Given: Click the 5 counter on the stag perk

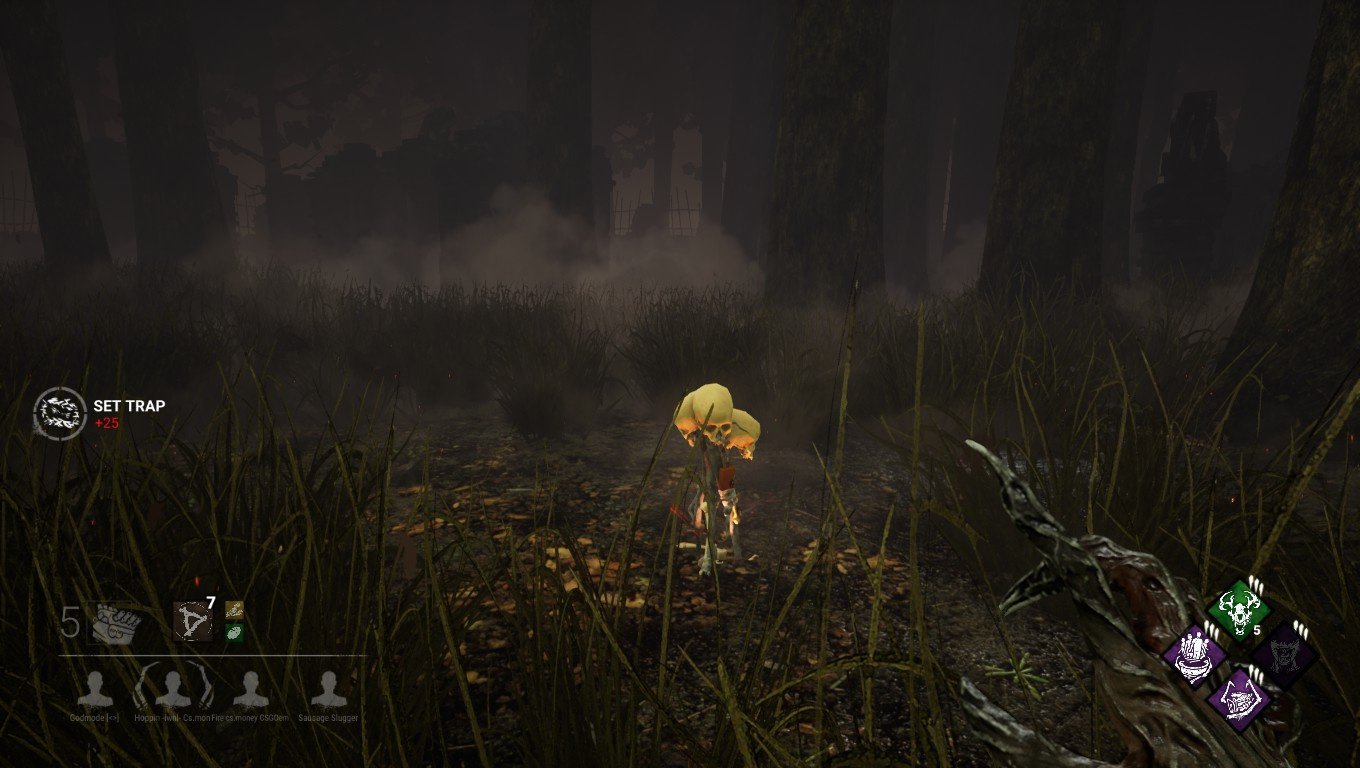Looking at the screenshot, I should point(1256,630).
